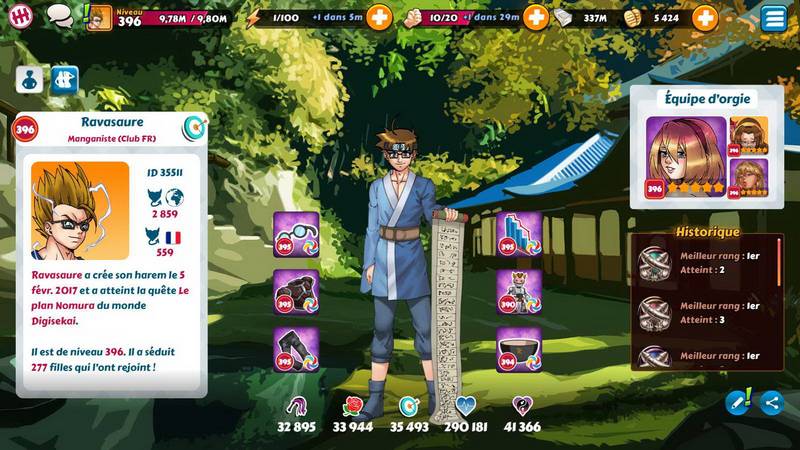Add energy with the lightning plus button
The width and height of the screenshot is (800, 450).
pos(379,17)
